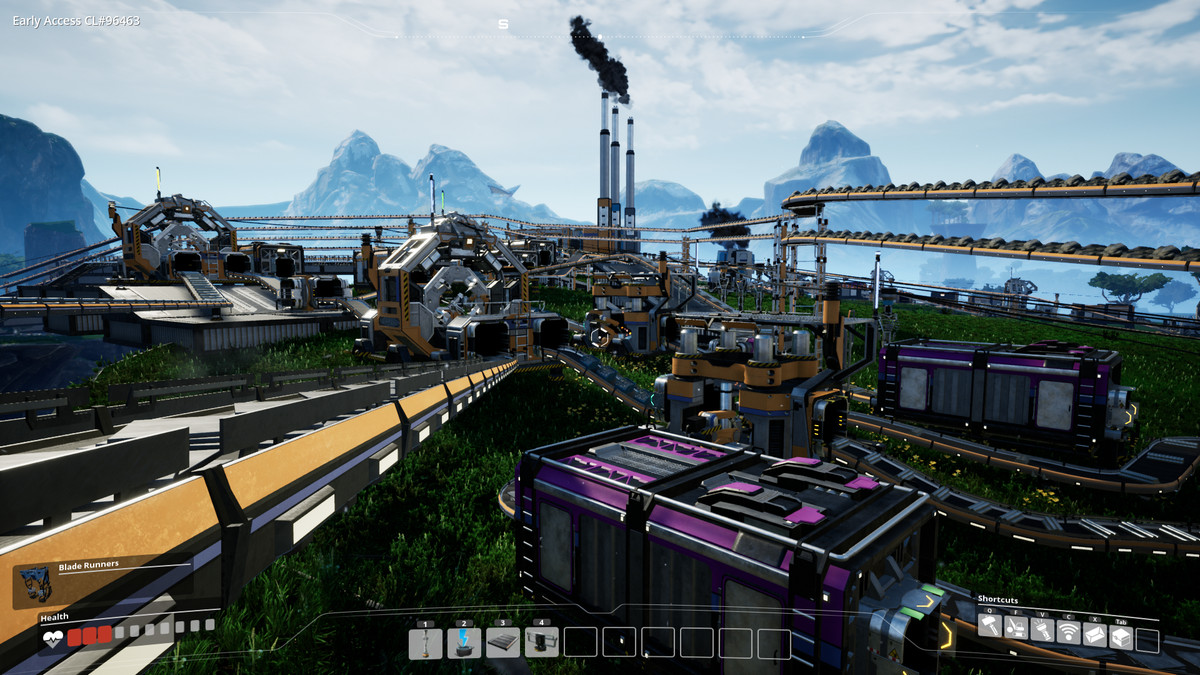This screenshot has width=1200, height=675.
Task: Click the Blade Runners equipment icon
Action: 35,585
